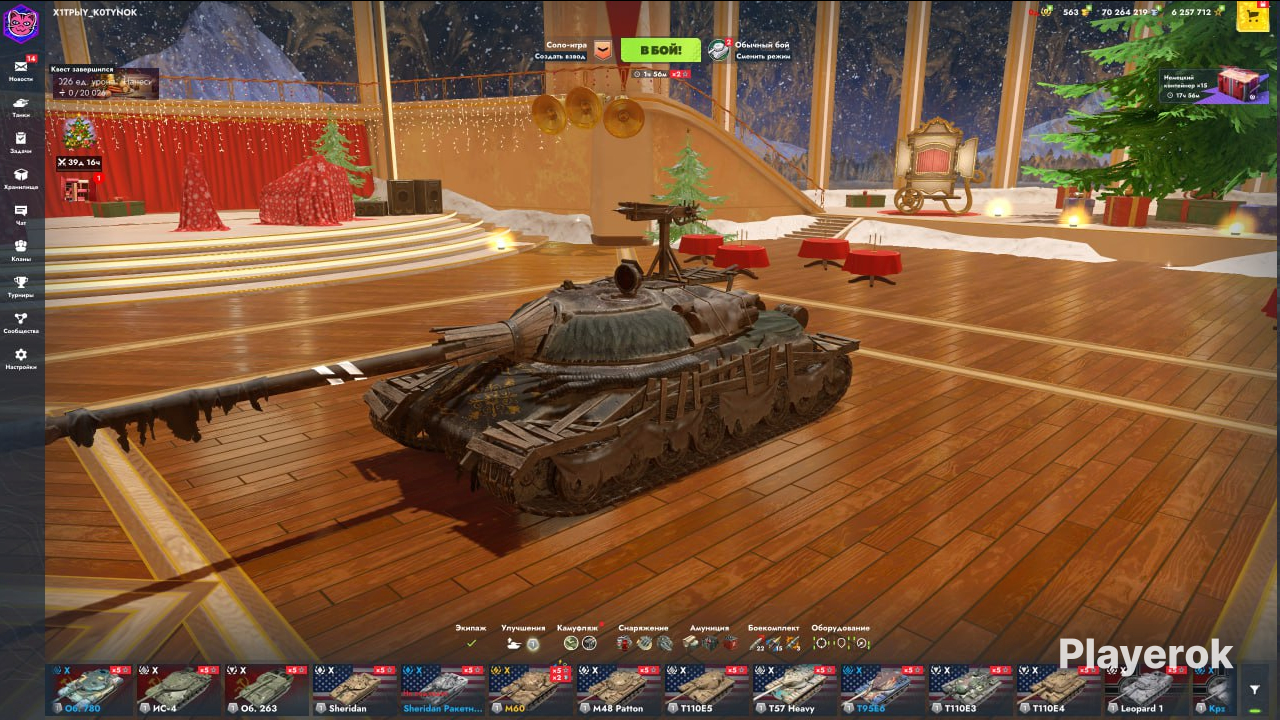
Task: Open the Настройки settings
Action: click(21, 359)
